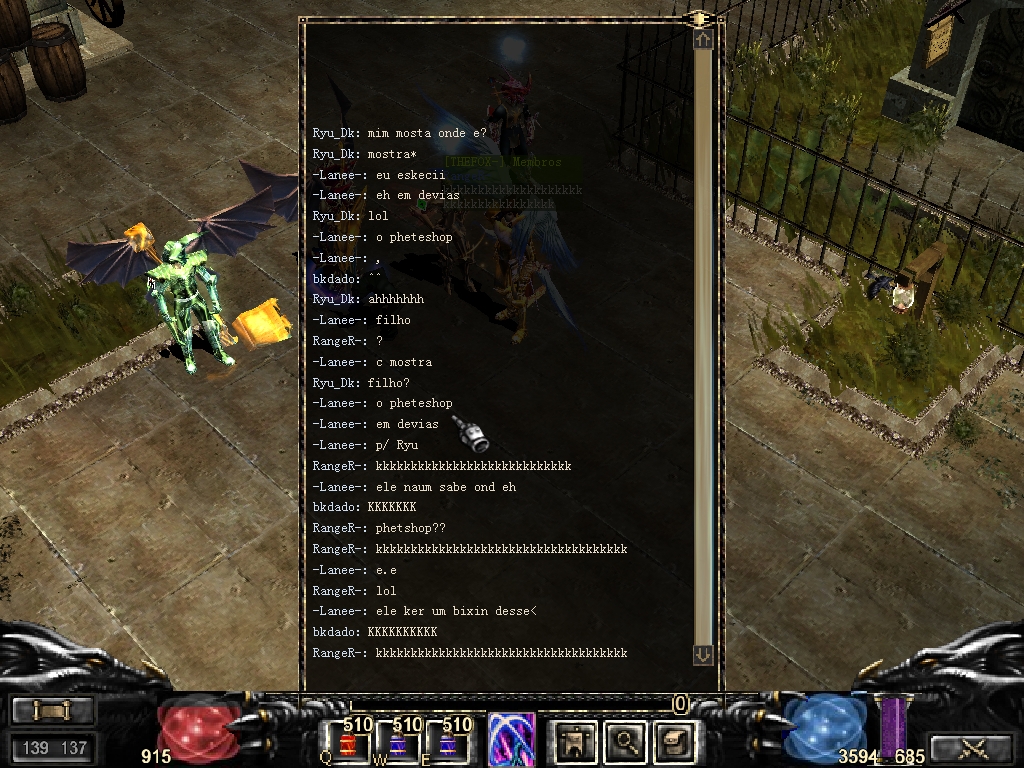This screenshot has width=1024, height=768.
Task: Open the inventory bag button
Action: click(x=673, y=741)
